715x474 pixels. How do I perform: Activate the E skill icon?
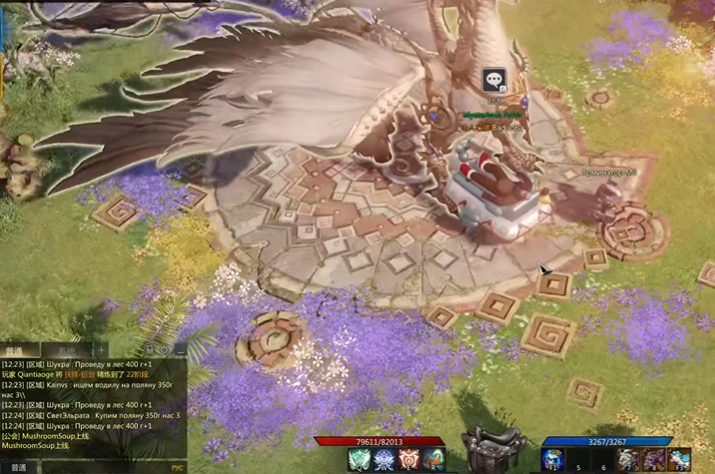tap(408, 459)
